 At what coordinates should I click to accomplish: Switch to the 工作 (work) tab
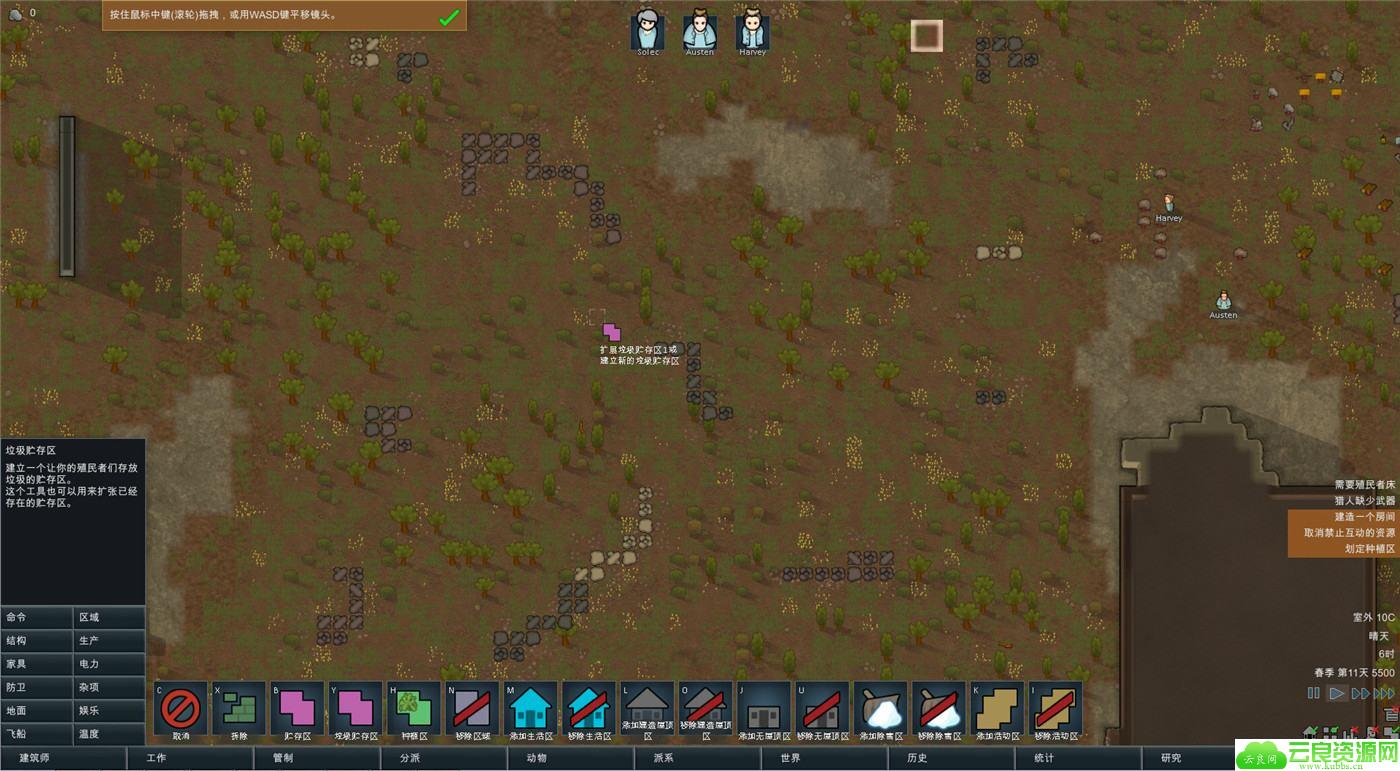[x=190, y=758]
